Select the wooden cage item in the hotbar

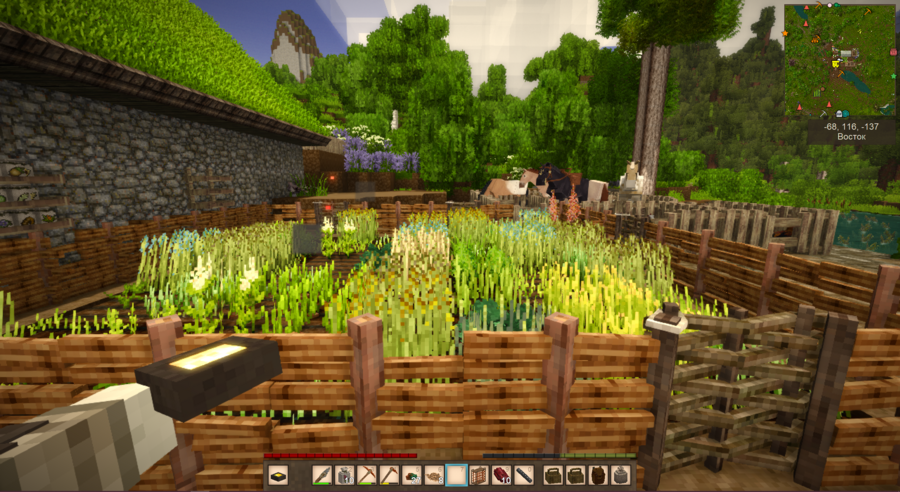pyautogui.click(x=478, y=475)
